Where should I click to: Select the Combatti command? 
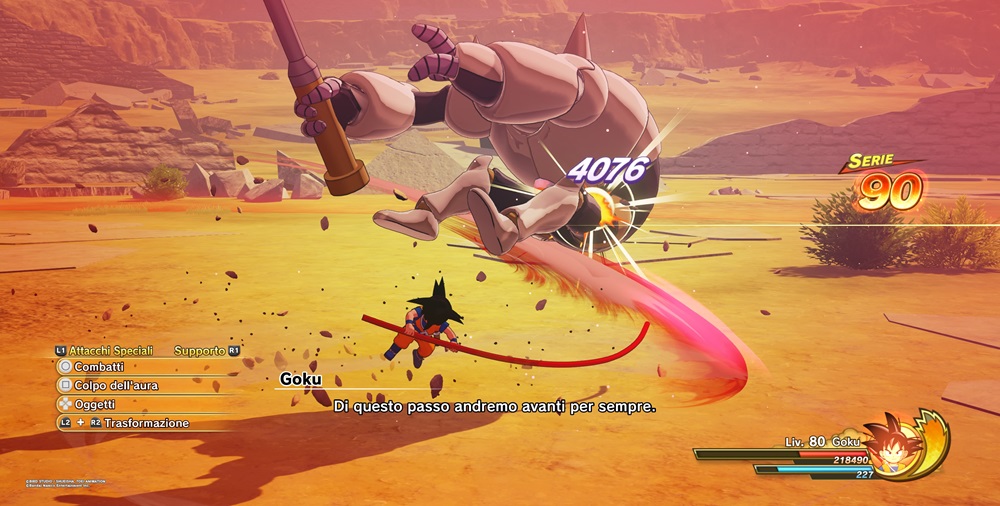tap(98, 367)
